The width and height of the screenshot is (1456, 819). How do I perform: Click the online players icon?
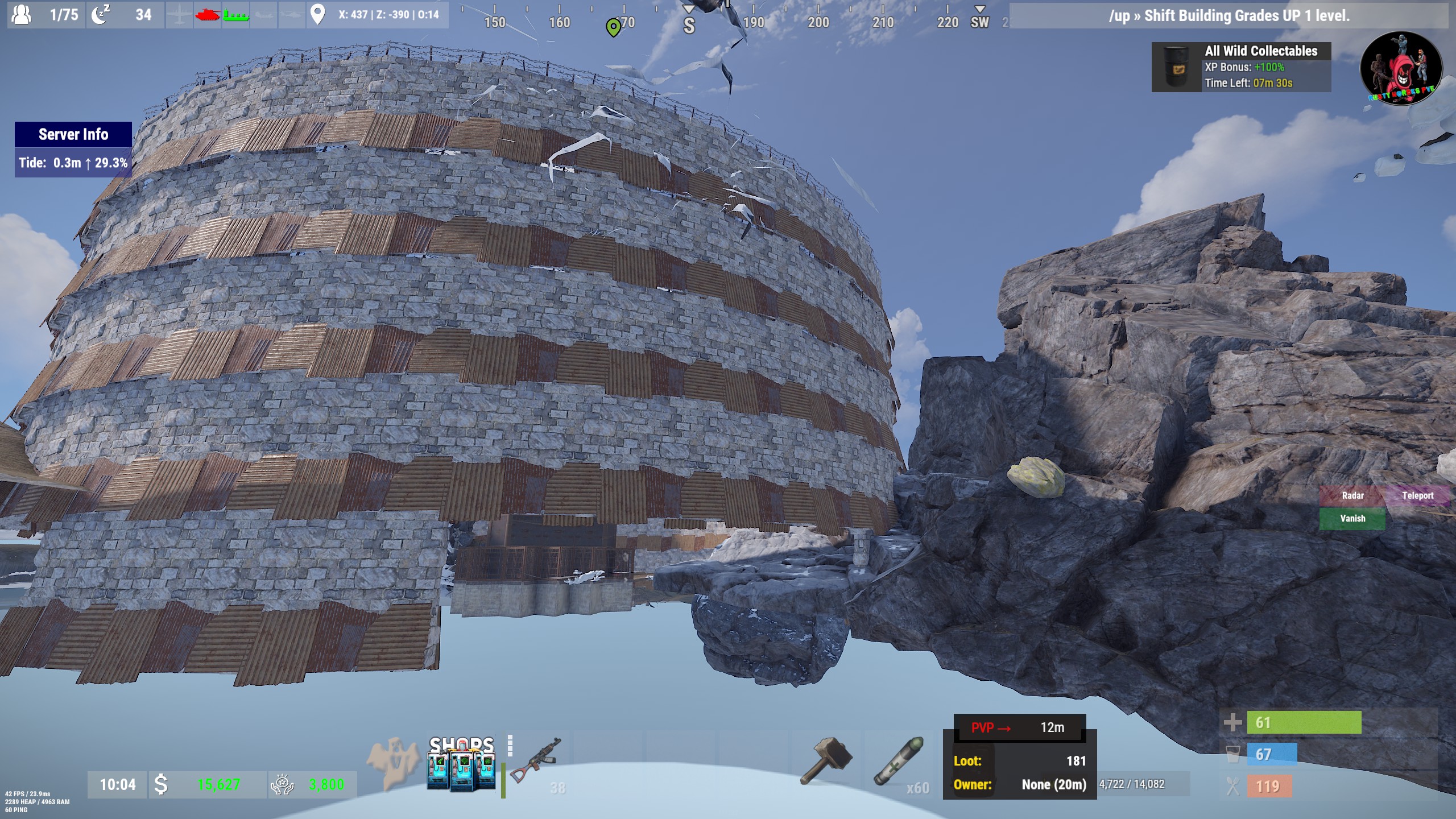[x=22, y=14]
